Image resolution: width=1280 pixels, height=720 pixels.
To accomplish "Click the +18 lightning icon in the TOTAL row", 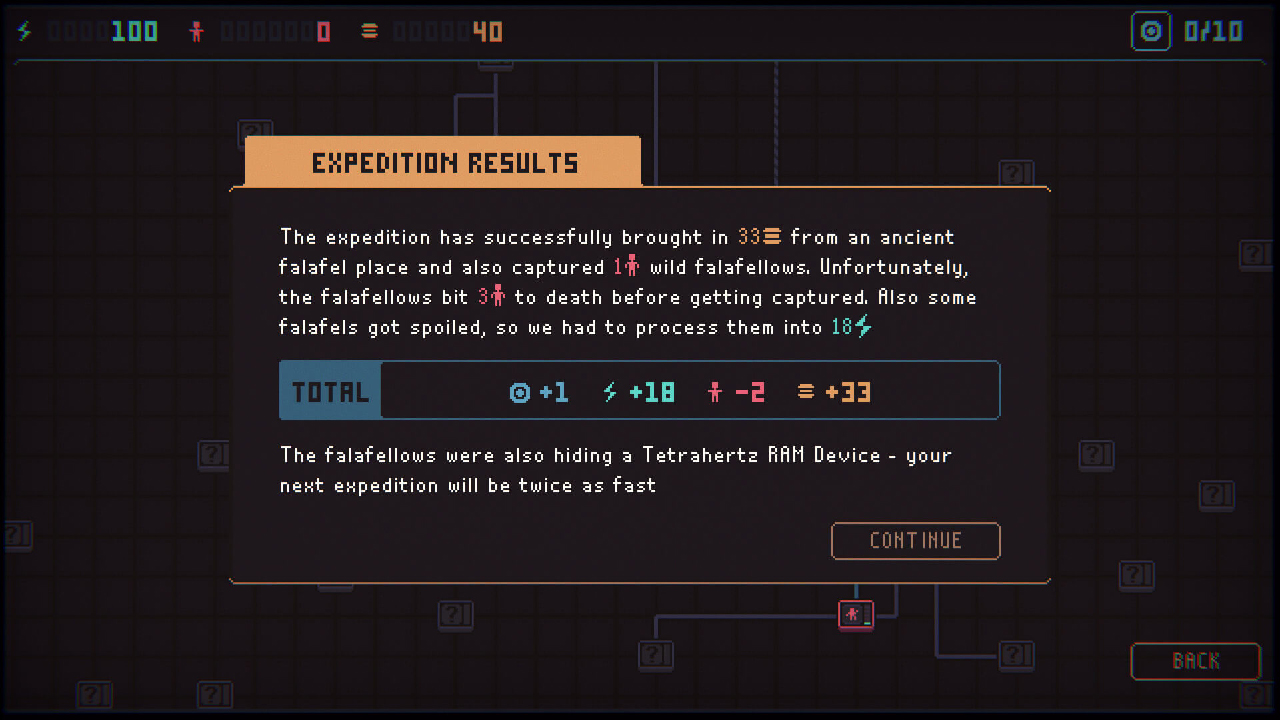I will (608, 392).
